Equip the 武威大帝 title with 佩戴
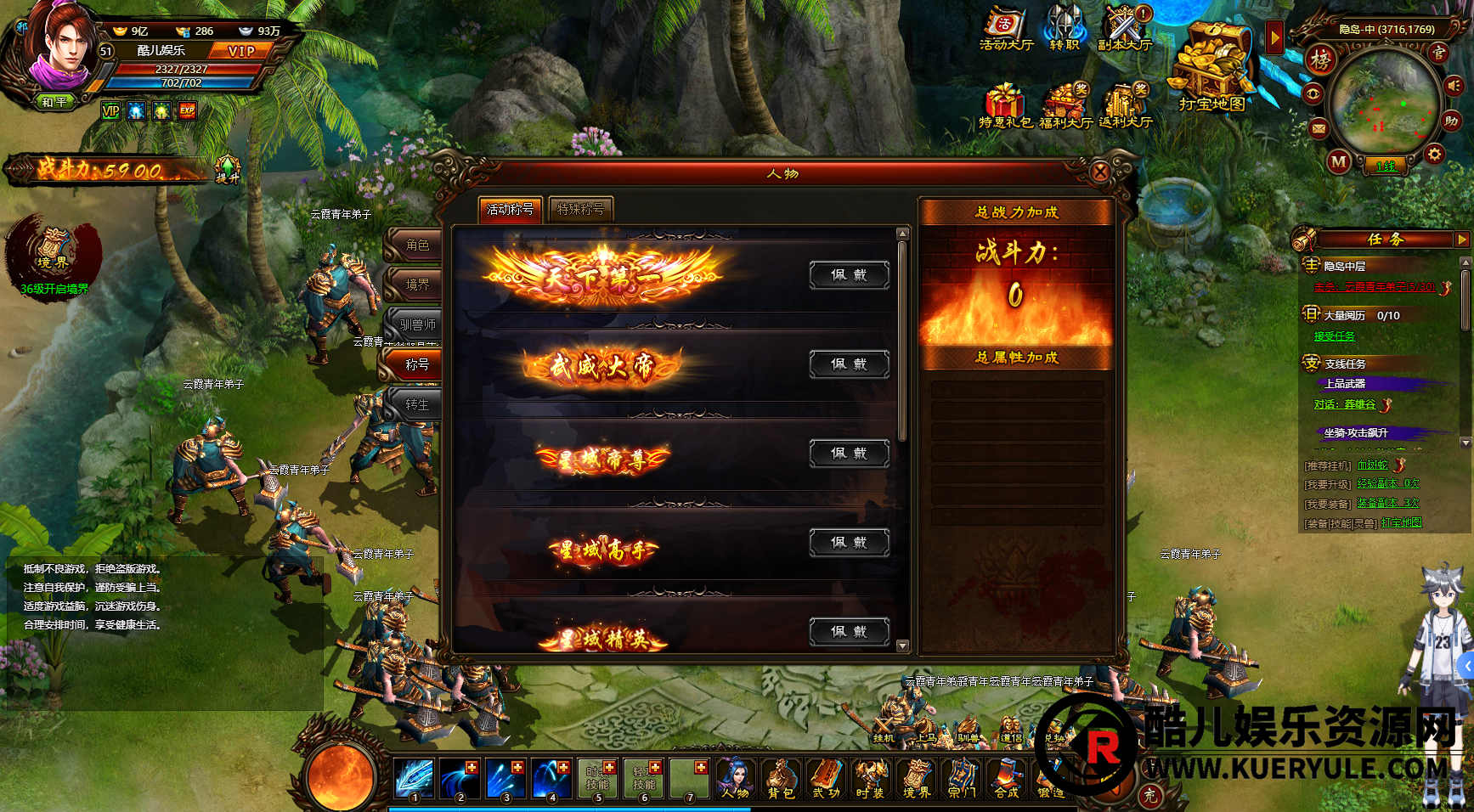Image resolution: width=1474 pixels, height=812 pixels. click(x=849, y=364)
